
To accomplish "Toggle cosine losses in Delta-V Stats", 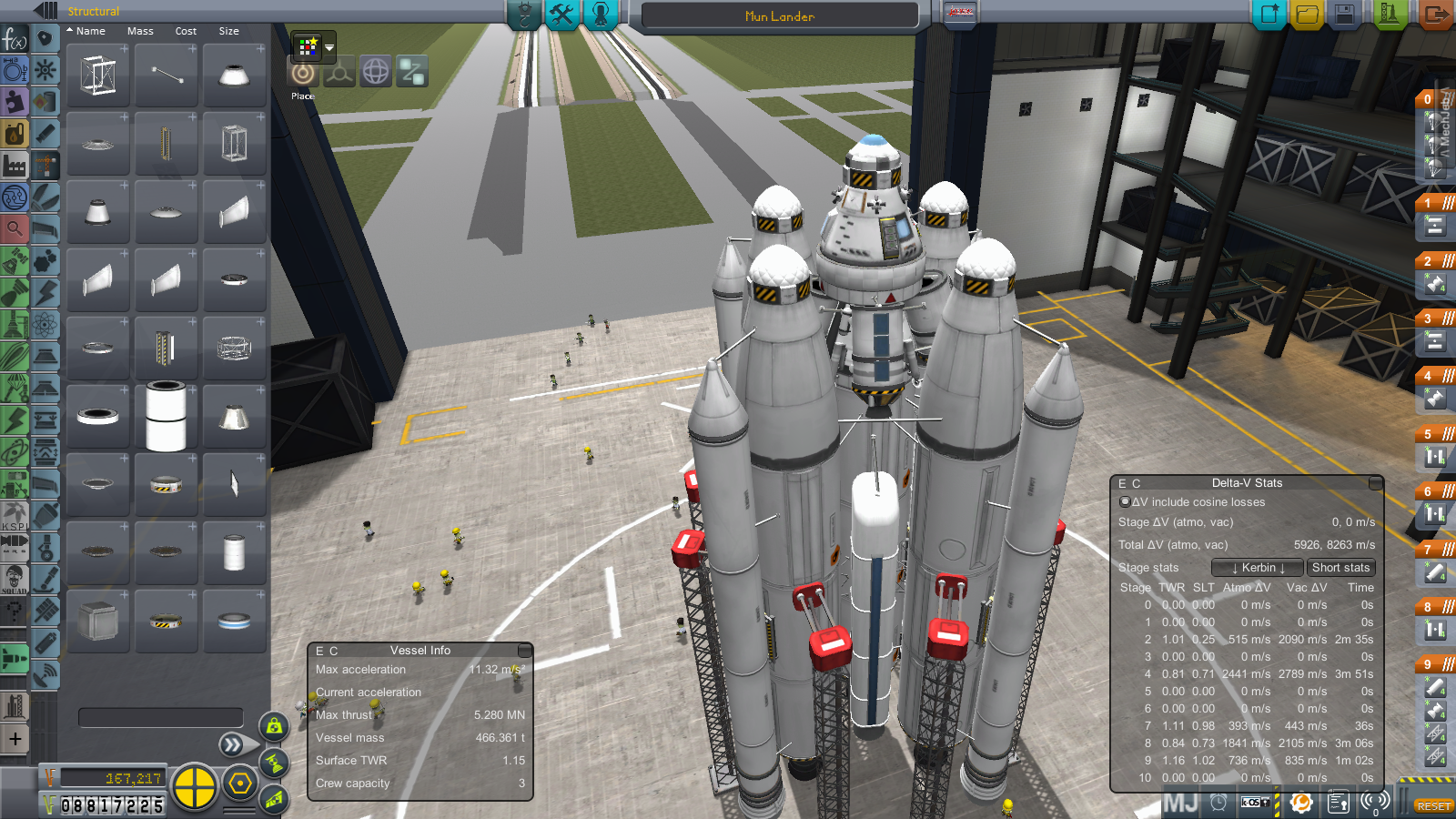I will coord(1125,501).
